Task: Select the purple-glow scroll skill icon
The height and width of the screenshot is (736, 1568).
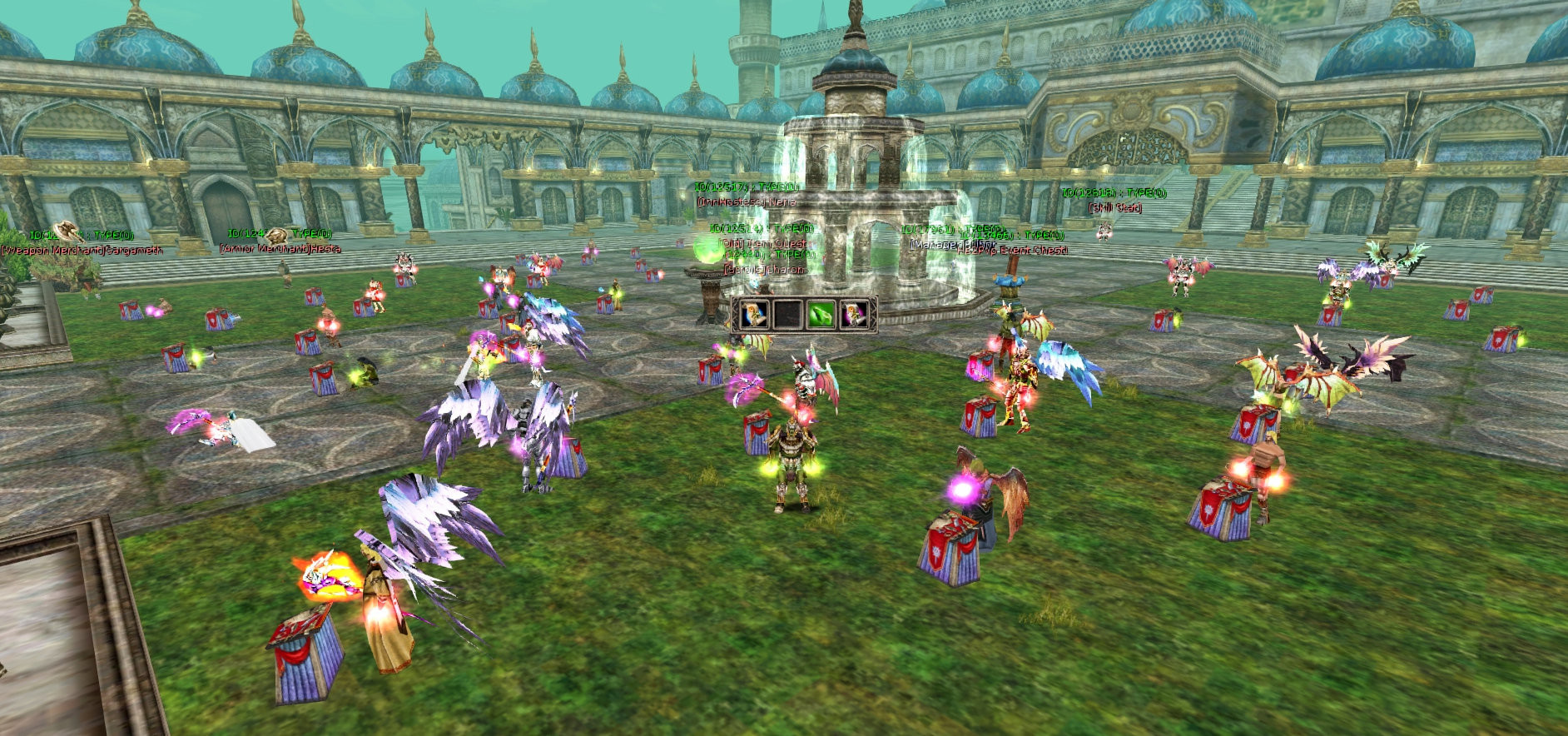Action: tap(855, 315)
